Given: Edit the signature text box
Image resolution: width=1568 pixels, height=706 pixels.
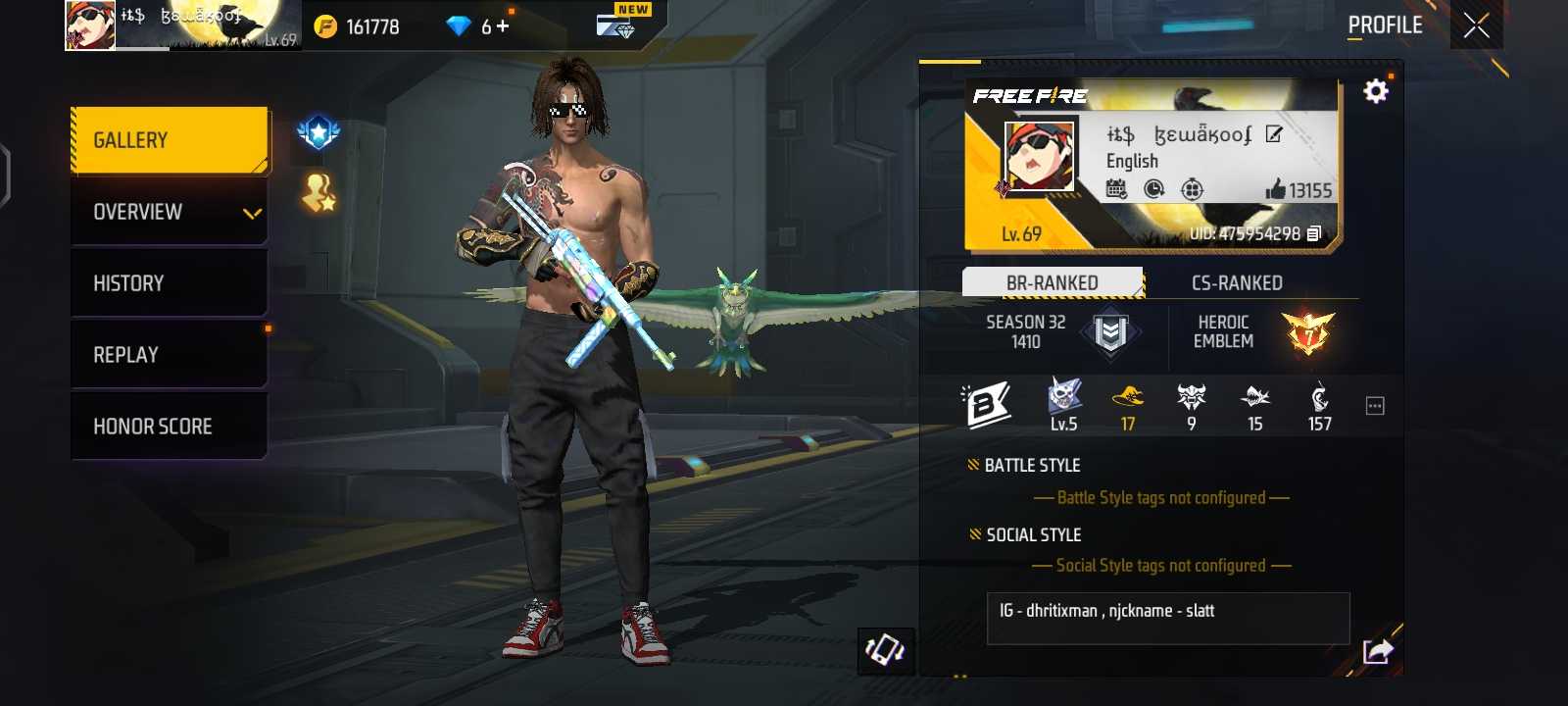Looking at the screenshot, I should click(x=1167, y=618).
